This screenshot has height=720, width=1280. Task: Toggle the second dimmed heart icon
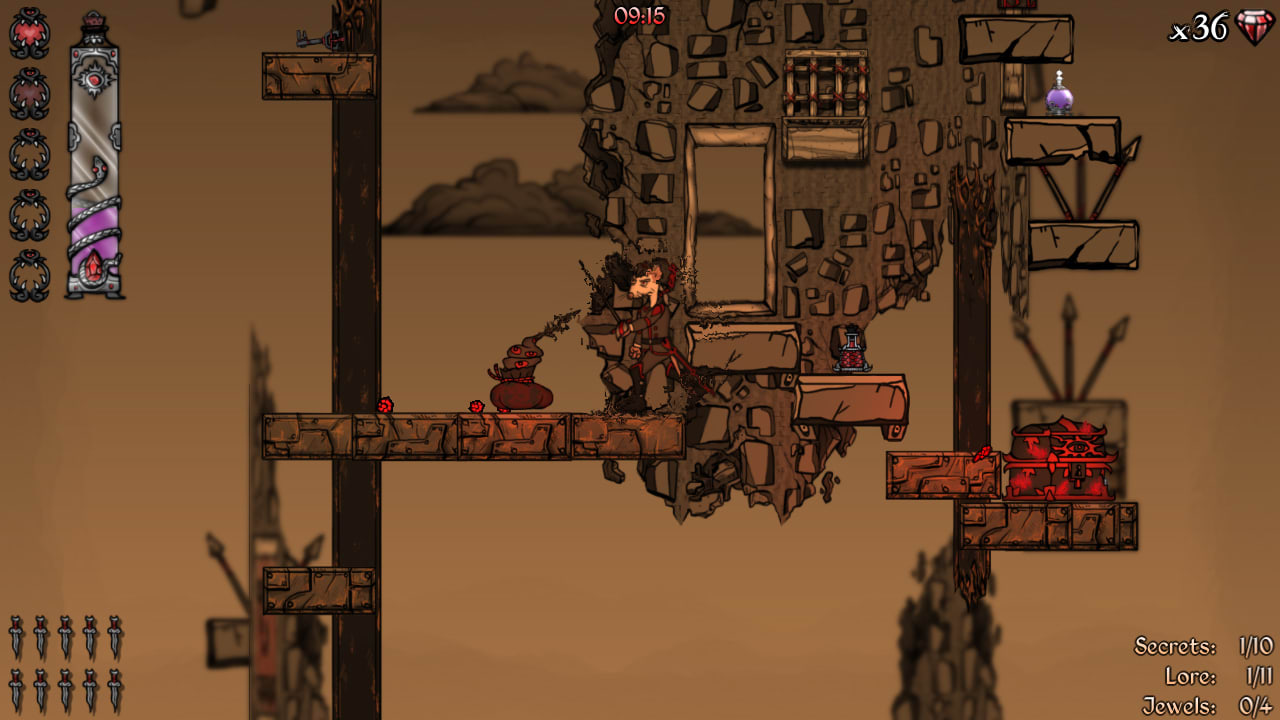tap(29, 92)
